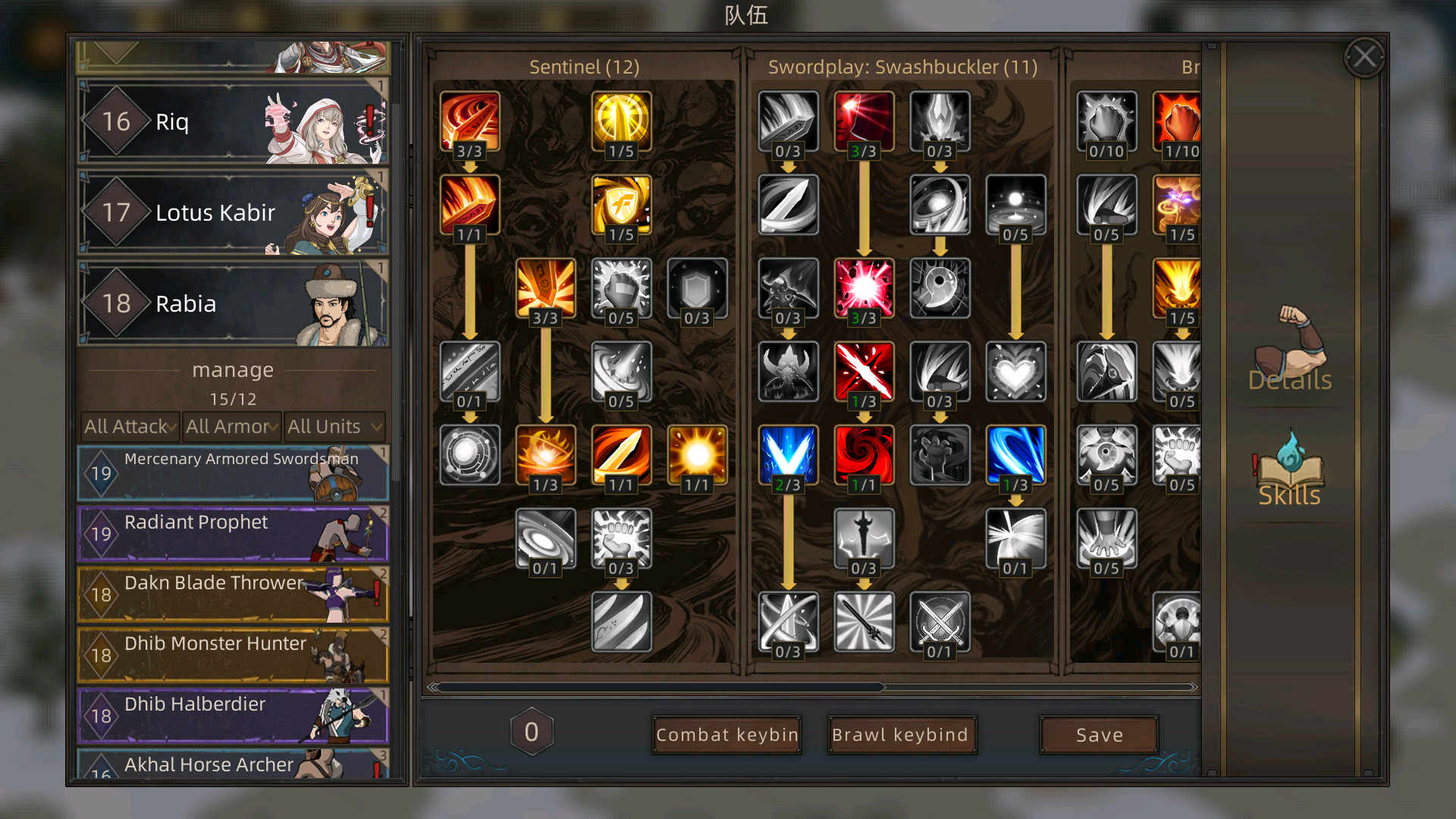Click the Brawl keybind button
Image resolution: width=1456 pixels, height=819 pixels.
click(902, 734)
